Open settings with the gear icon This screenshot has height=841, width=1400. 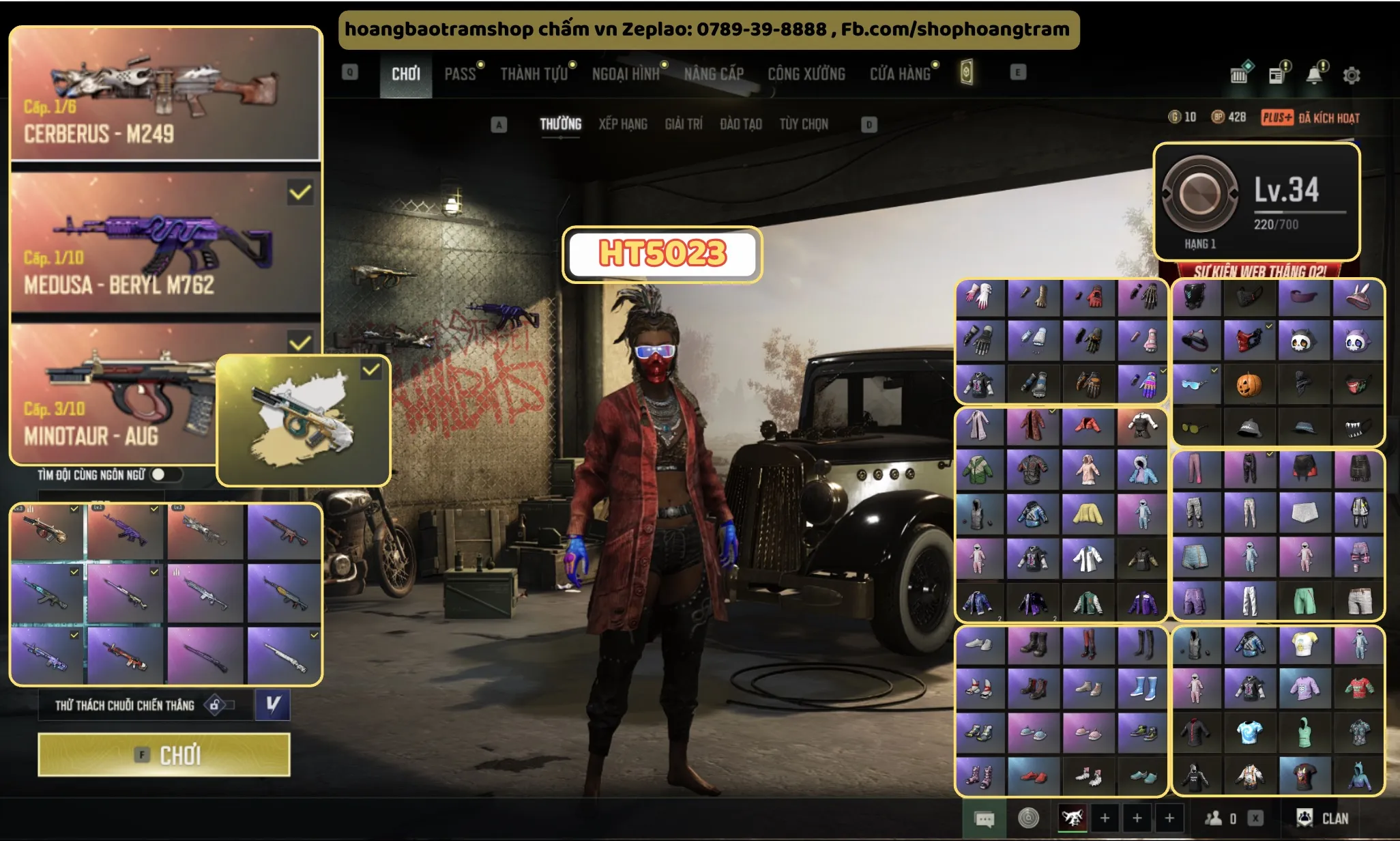[x=1351, y=75]
